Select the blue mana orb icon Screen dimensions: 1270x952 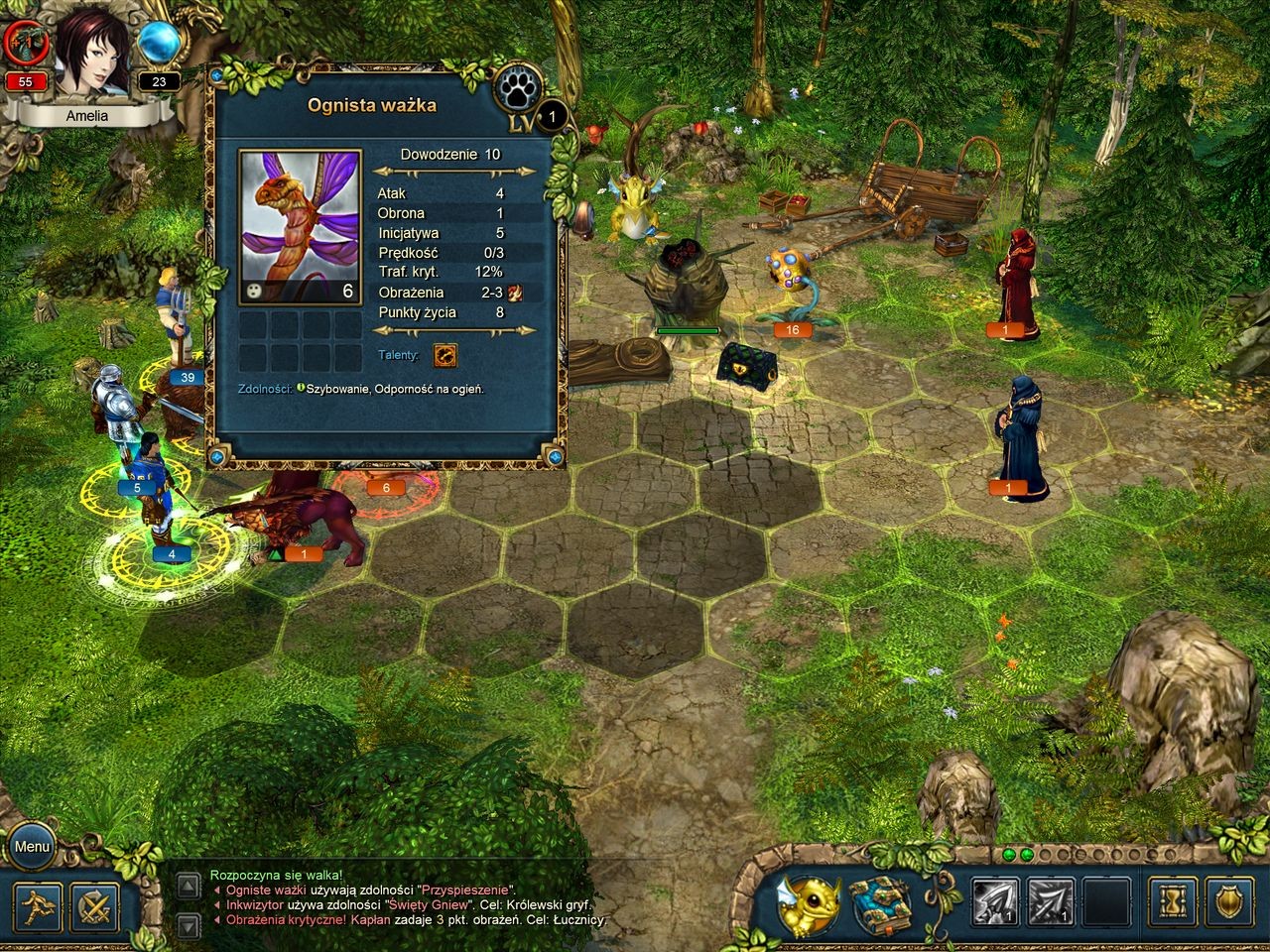158,43
